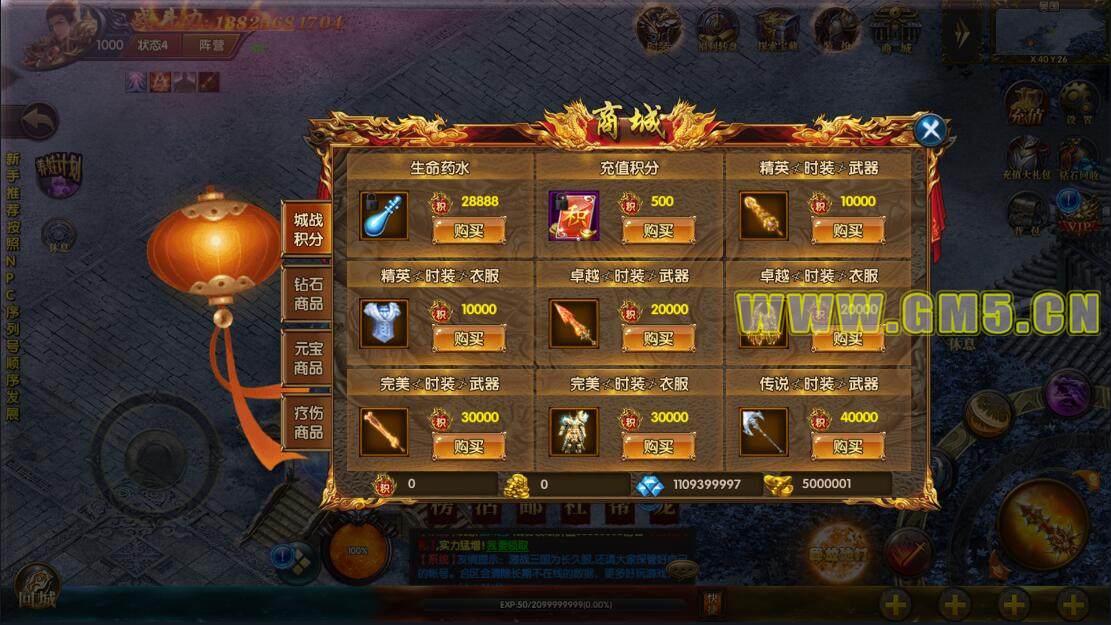
Task: Click 购买 under 完美时装衣服
Action: [x=658, y=446]
